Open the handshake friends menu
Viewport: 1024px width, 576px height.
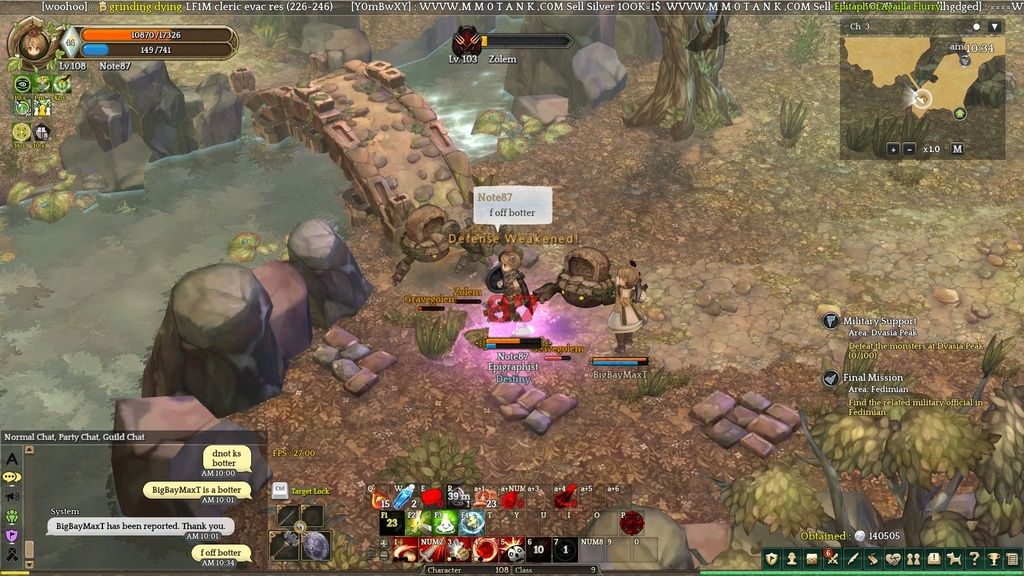[x=893, y=558]
